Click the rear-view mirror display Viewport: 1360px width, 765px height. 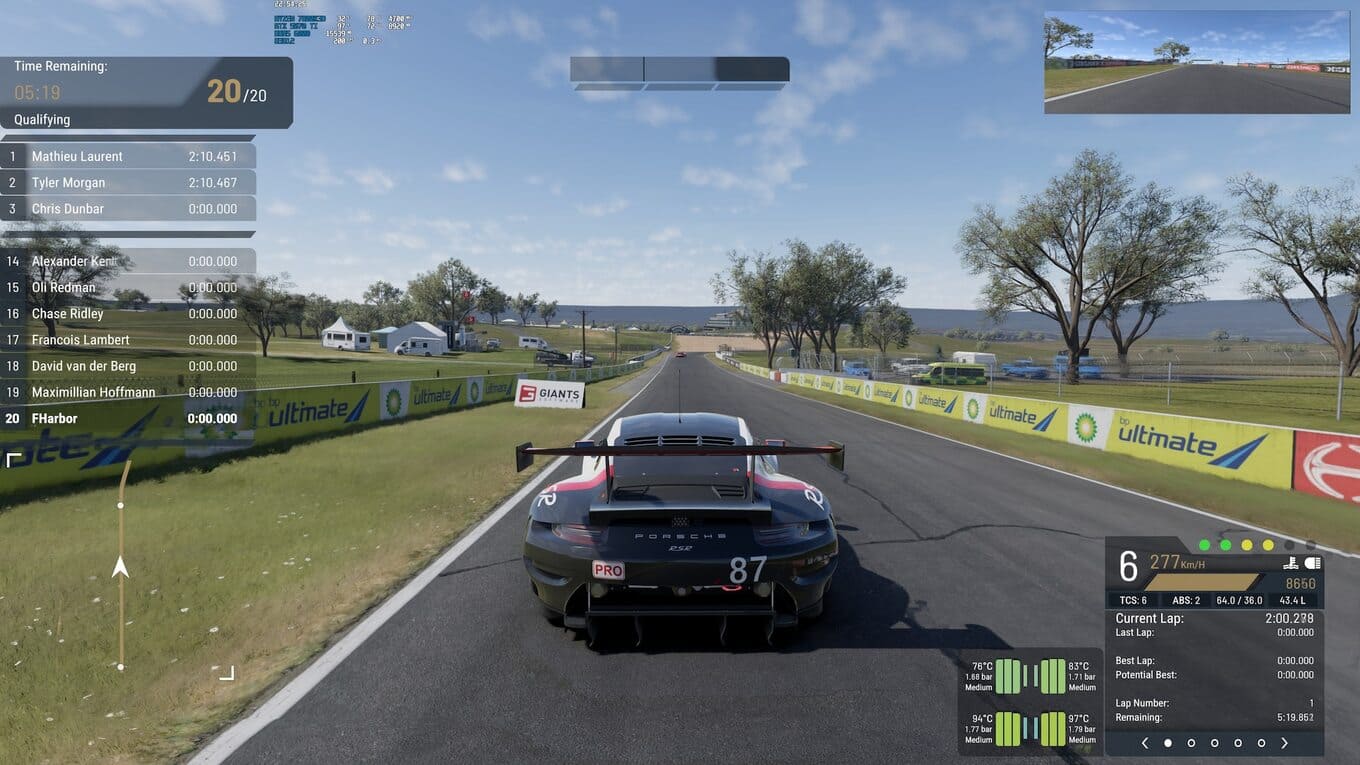[1197, 62]
